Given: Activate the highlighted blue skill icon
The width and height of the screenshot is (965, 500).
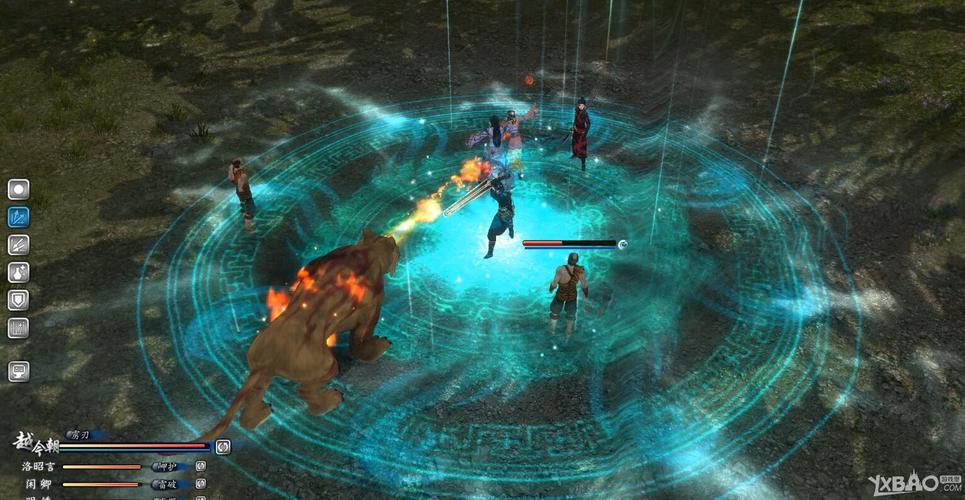Looking at the screenshot, I should tap(19, 216).
